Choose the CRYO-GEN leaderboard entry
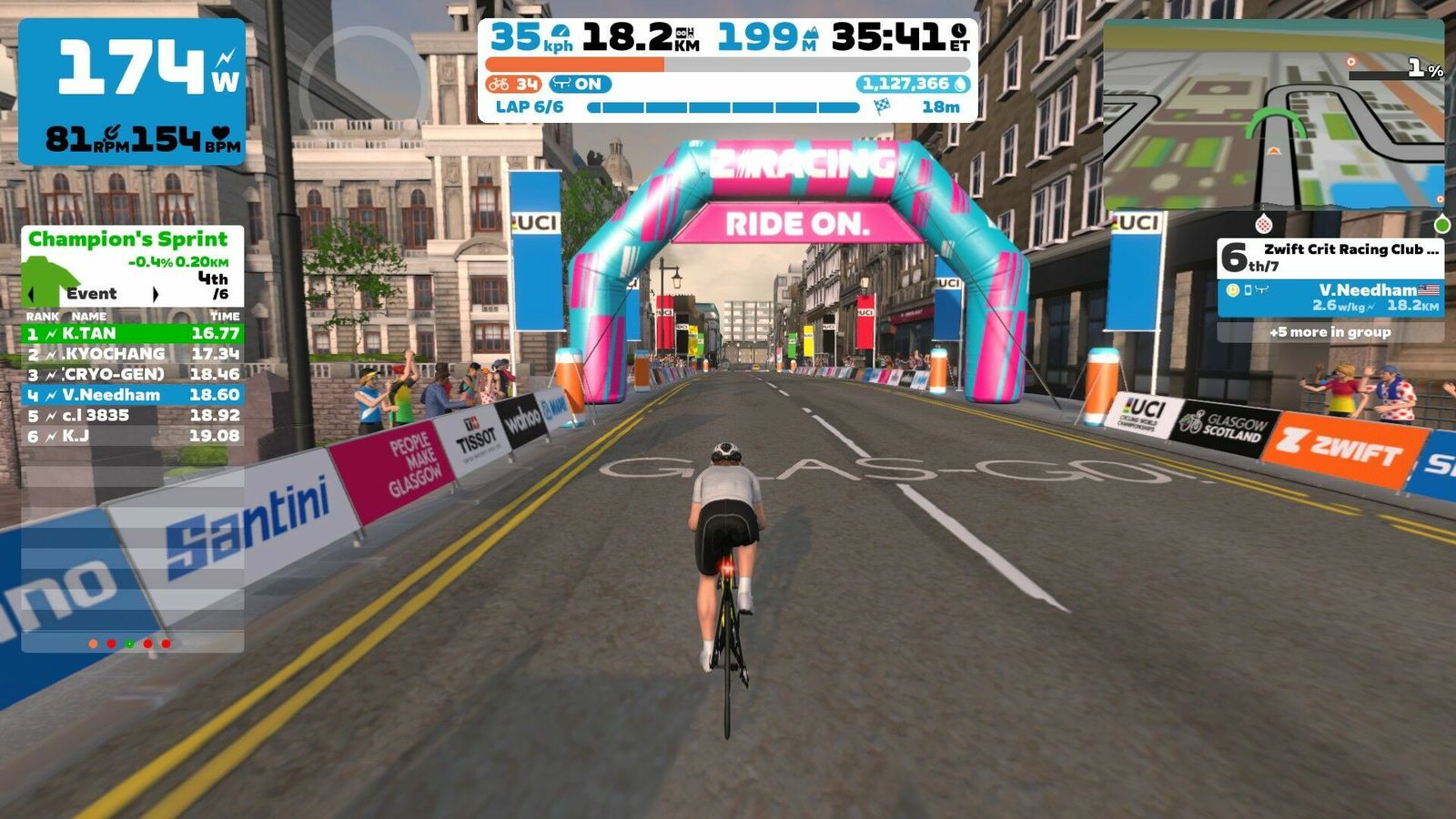This screenshot has width=1456, height=819. (132, 374)
